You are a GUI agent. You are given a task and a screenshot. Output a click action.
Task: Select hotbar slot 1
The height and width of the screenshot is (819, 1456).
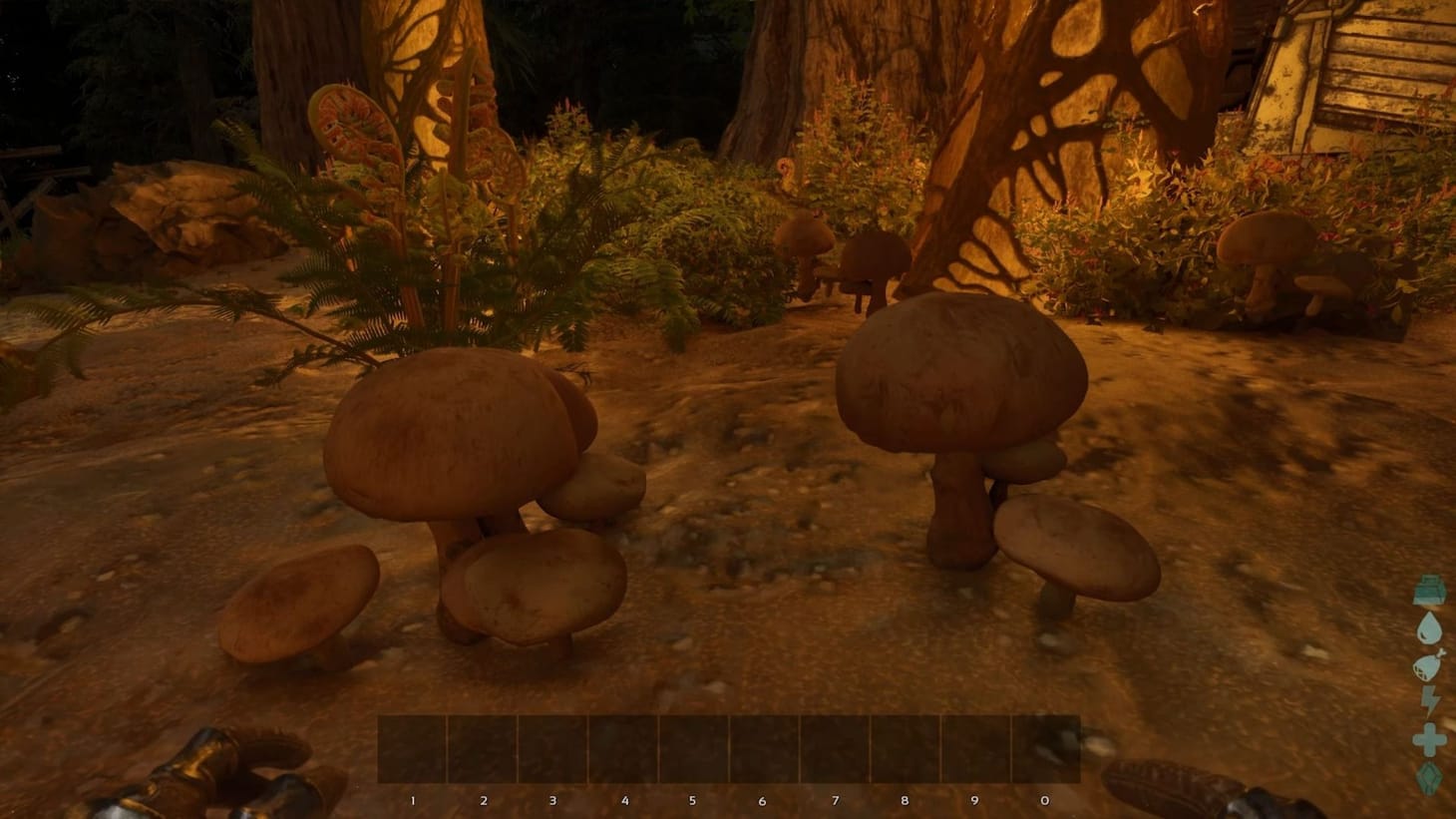pyautogui.click(x=411, y=746)
